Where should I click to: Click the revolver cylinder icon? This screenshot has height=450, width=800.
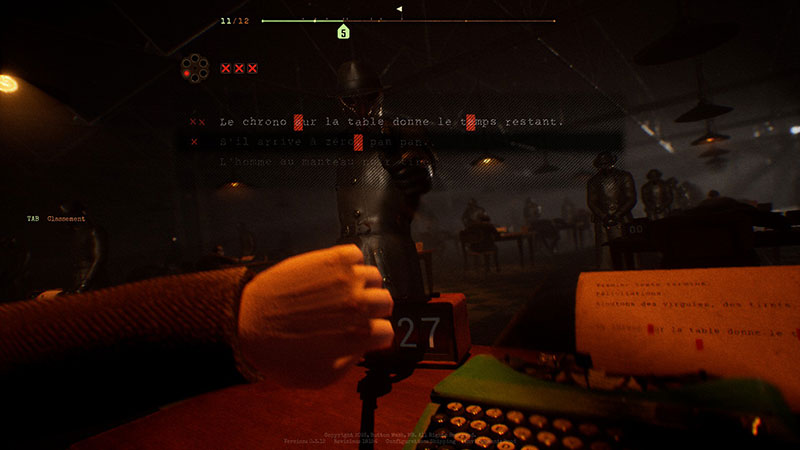coord(194,68)
